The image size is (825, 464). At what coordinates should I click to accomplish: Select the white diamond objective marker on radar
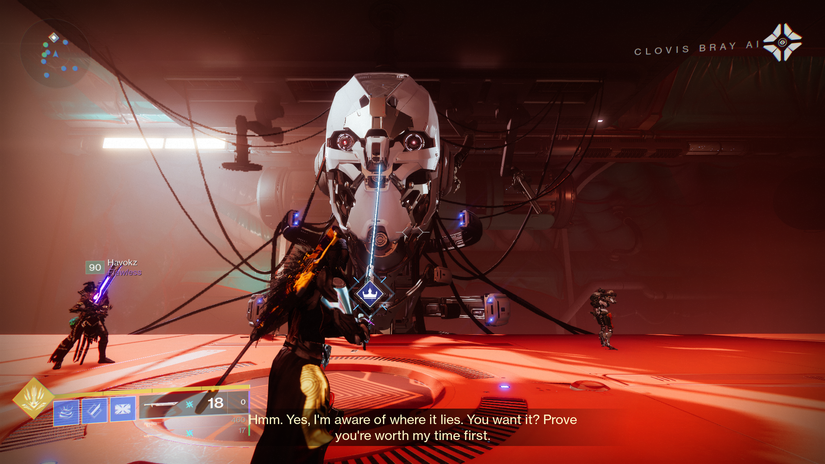coord(54,37)
